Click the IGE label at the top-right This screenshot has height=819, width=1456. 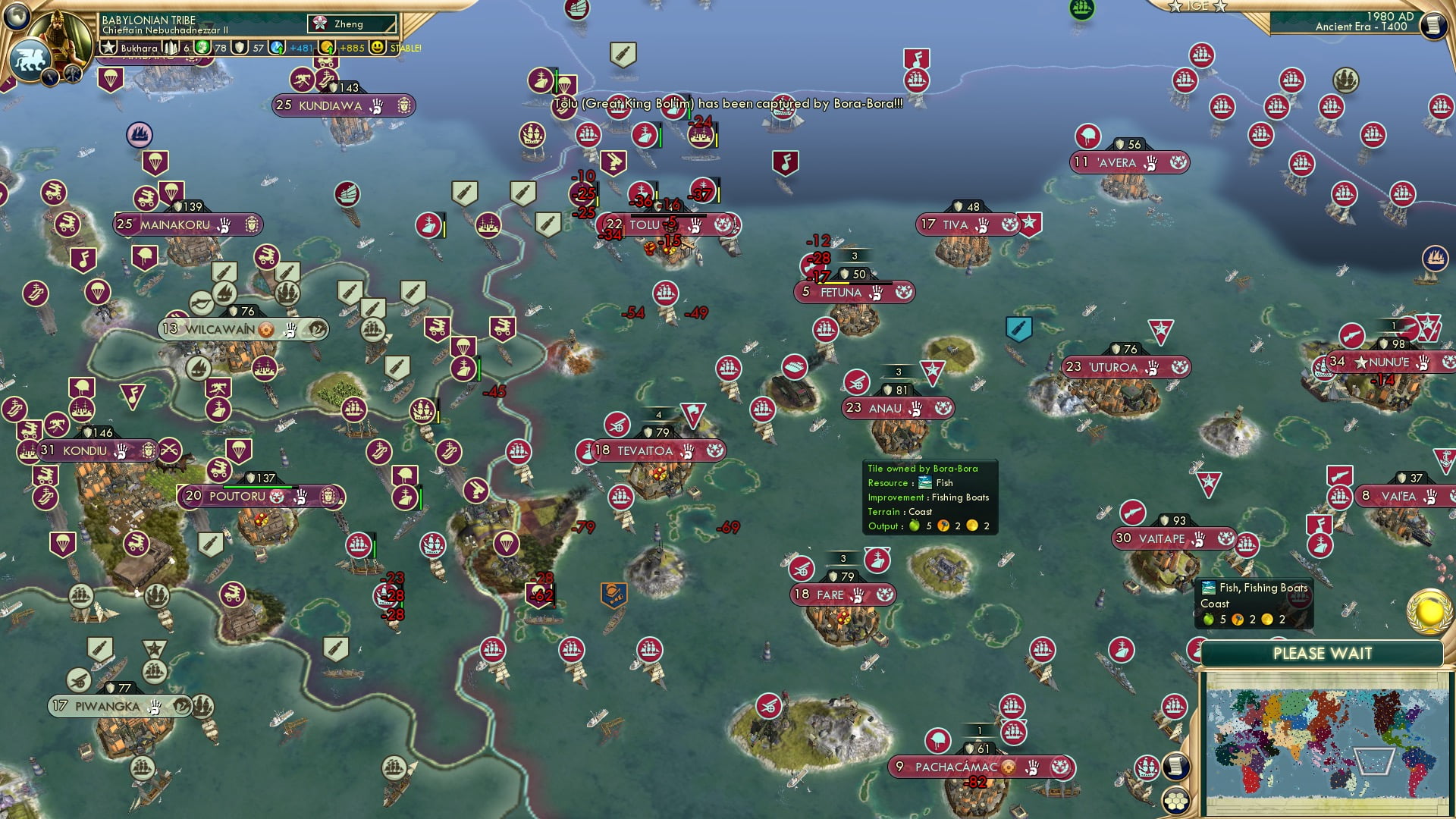(x=1197, y=7)
